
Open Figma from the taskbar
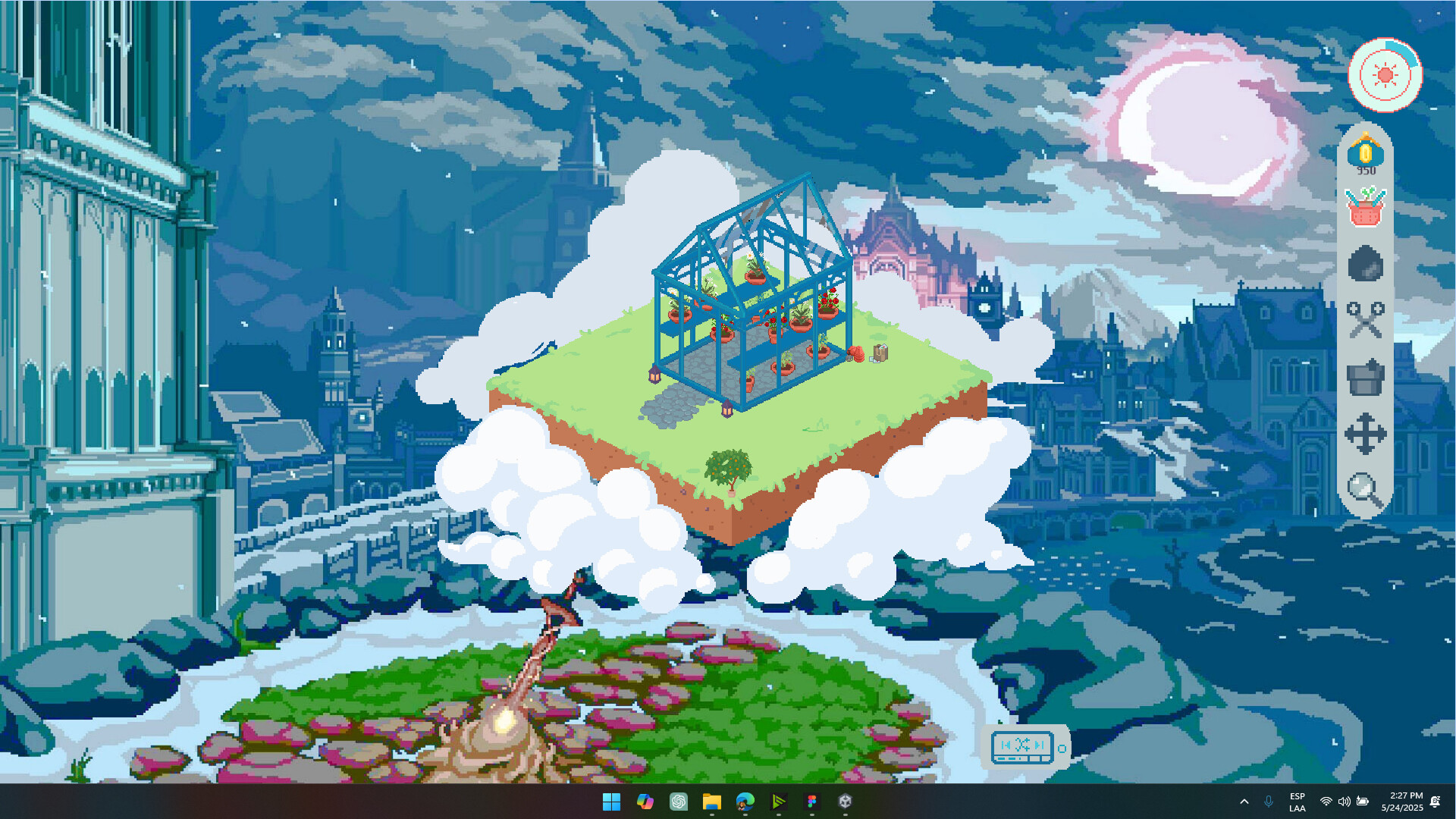(x=812, y=802)
